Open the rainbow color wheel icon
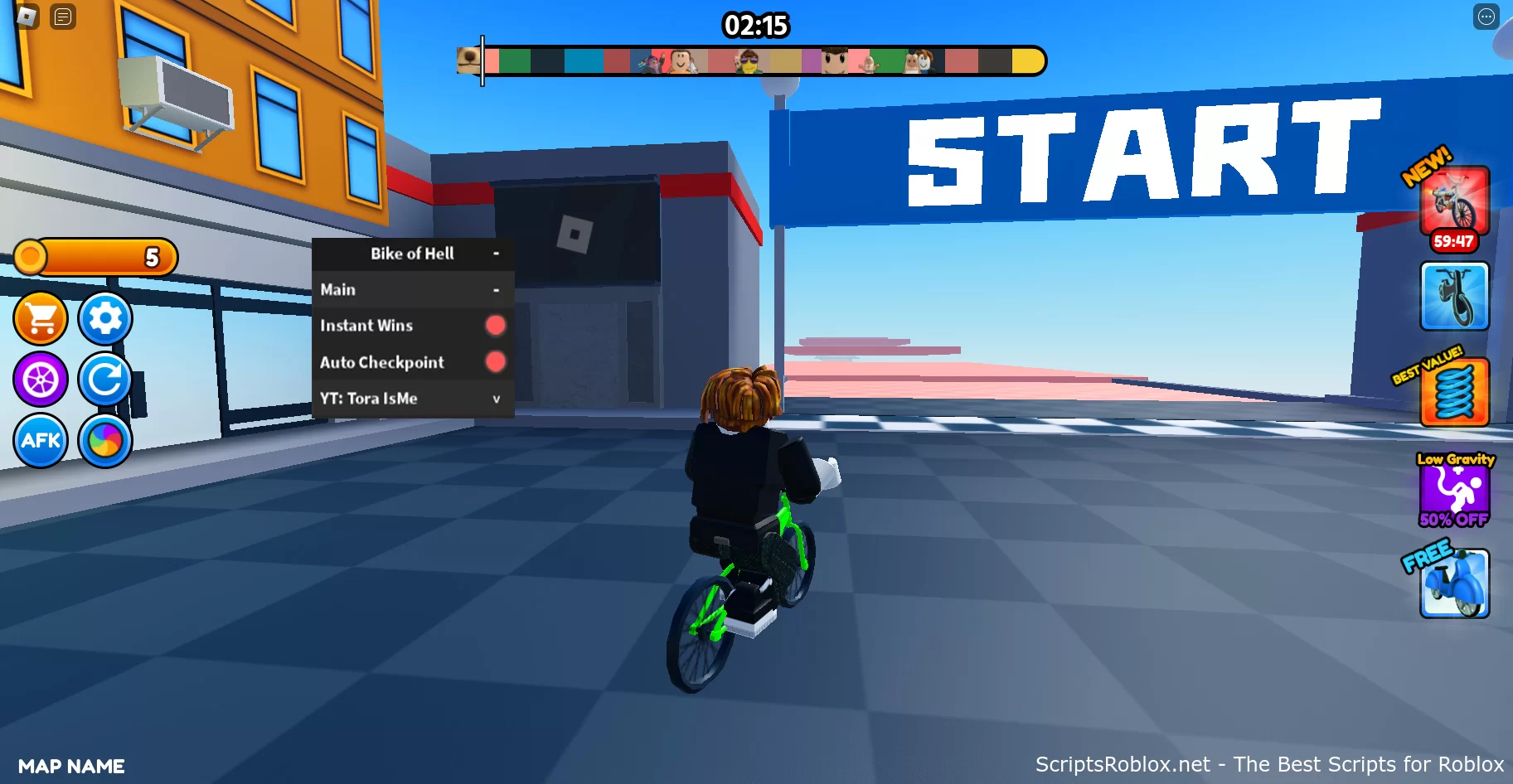This screenshot has height=784, width=1513. click(104, 442)
